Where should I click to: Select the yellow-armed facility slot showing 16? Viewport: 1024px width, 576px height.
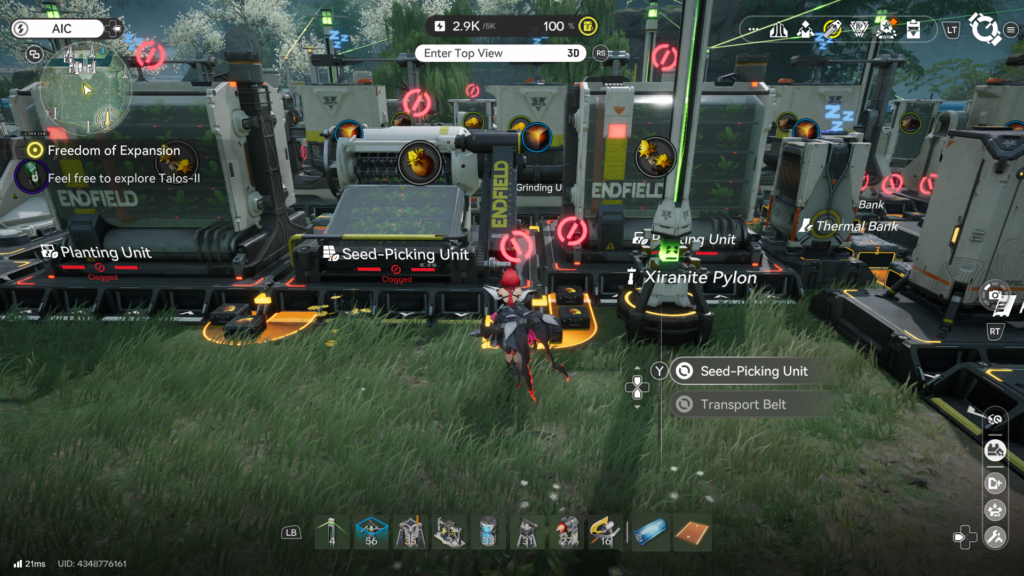tap(605, 532)
